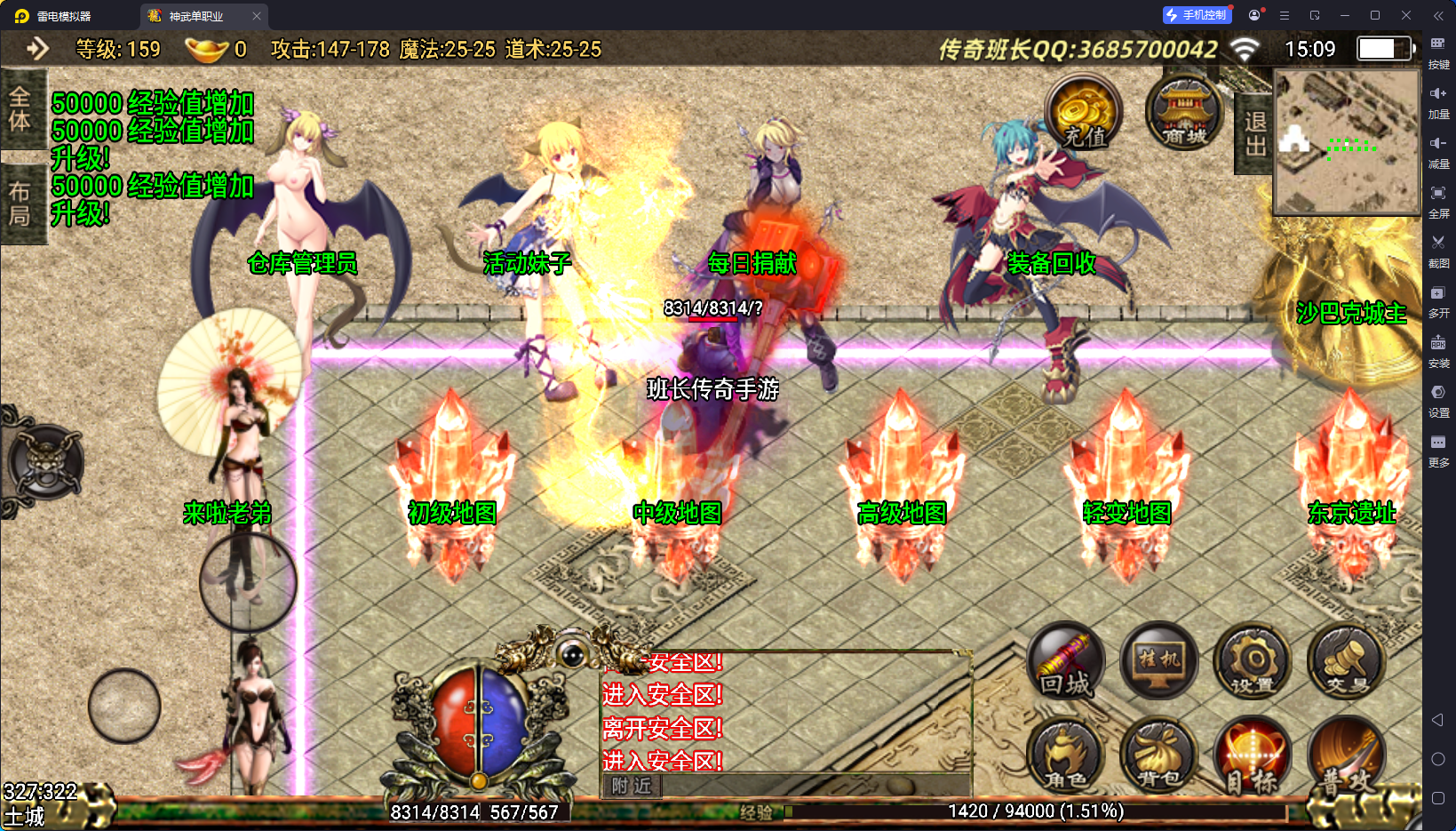Click the eye orb above the health globe
This screenshot has height=831, width=1456.
[573, 655]
